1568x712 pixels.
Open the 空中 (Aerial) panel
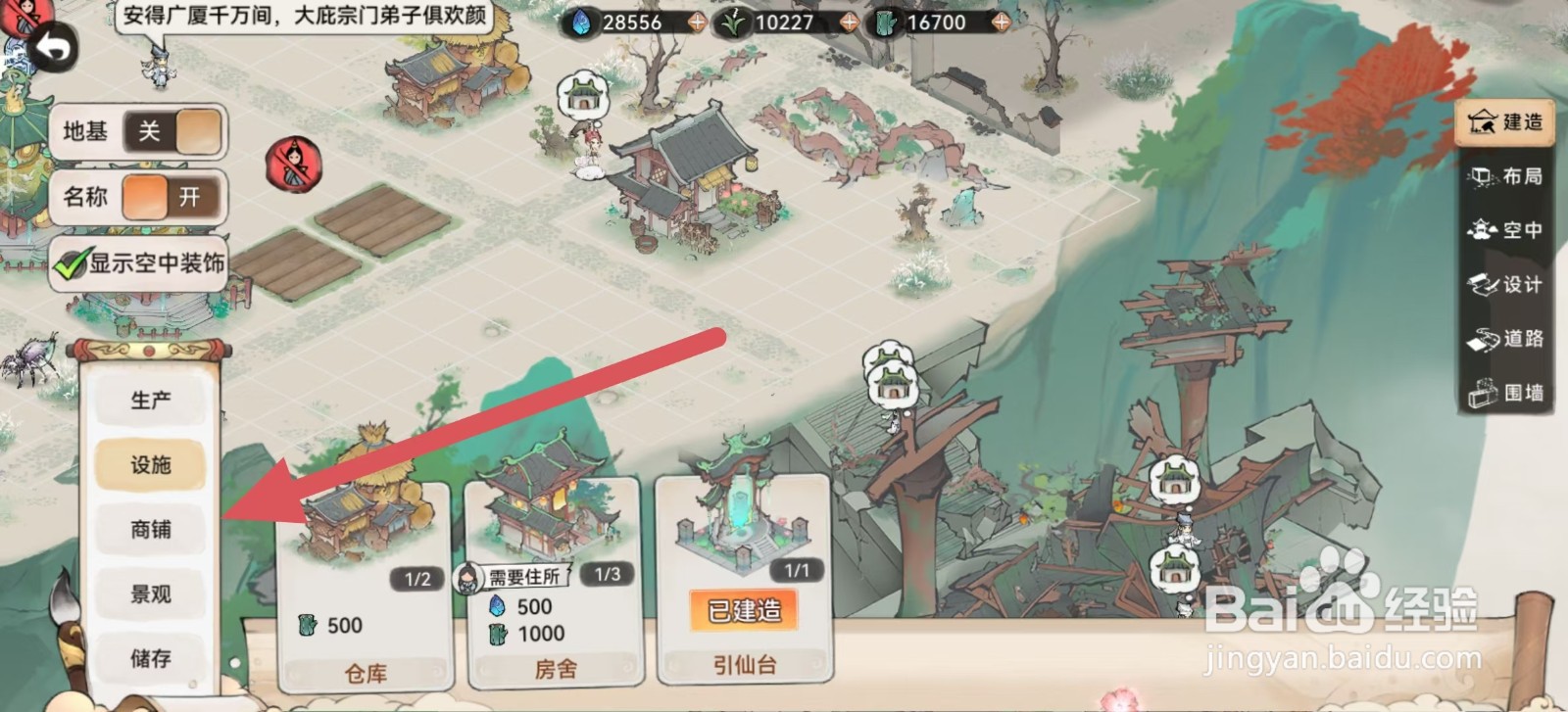1504,231
